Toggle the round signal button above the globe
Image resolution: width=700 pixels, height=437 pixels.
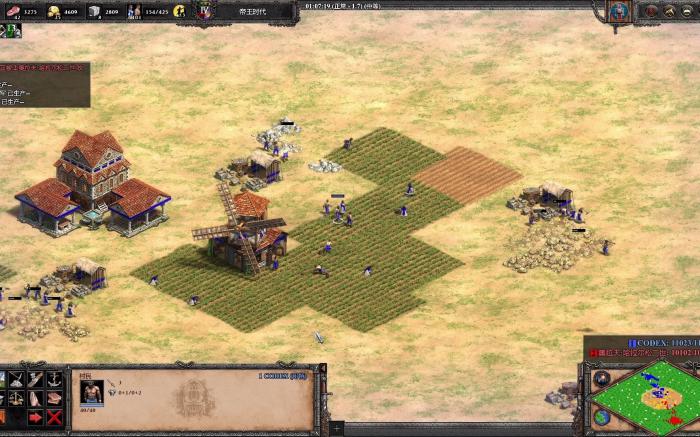point(601,379)
